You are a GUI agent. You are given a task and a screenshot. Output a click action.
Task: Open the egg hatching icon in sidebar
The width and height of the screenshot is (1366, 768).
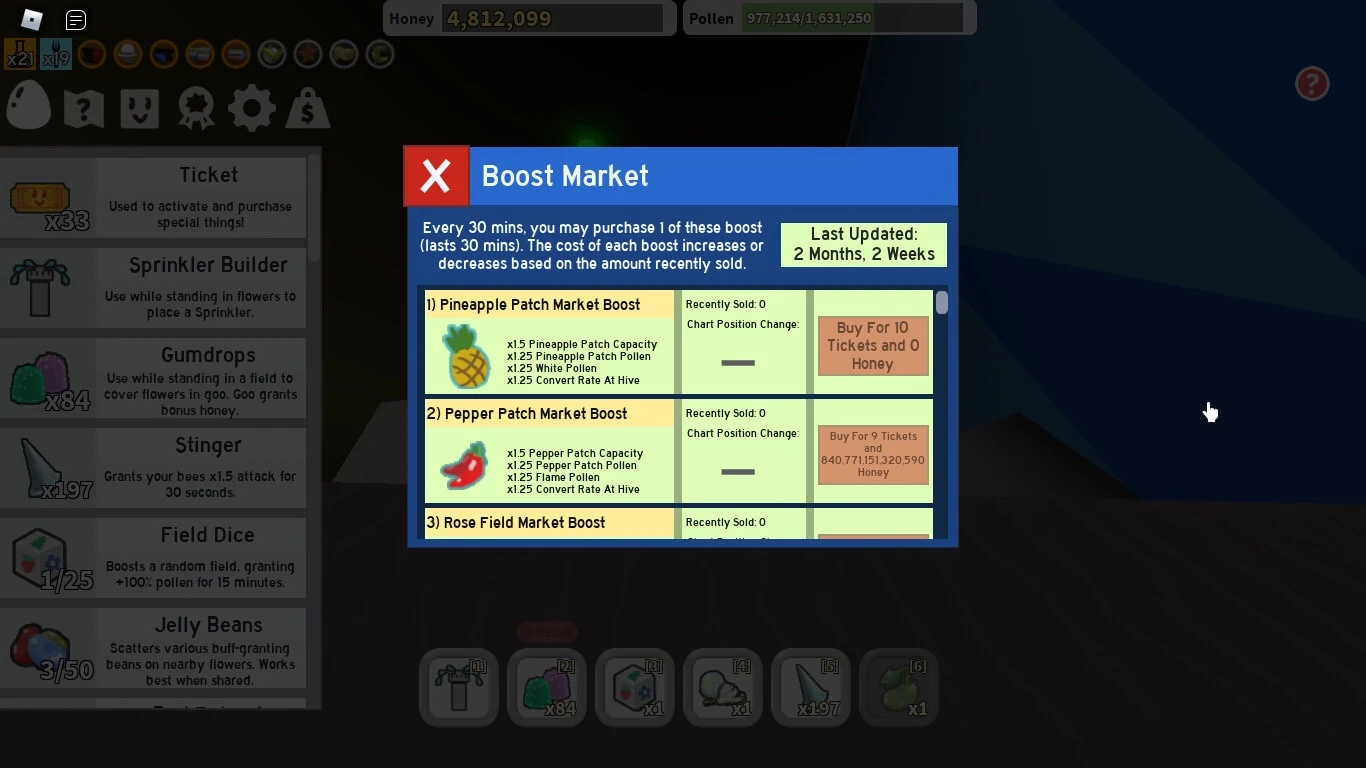coord(27,105)
